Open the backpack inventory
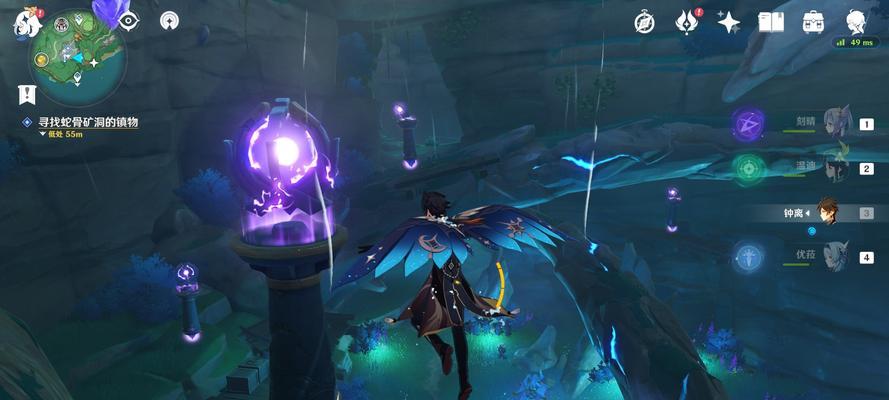This screenshot has width=889, height=400. pyautogui.click(x=812, y=21)
